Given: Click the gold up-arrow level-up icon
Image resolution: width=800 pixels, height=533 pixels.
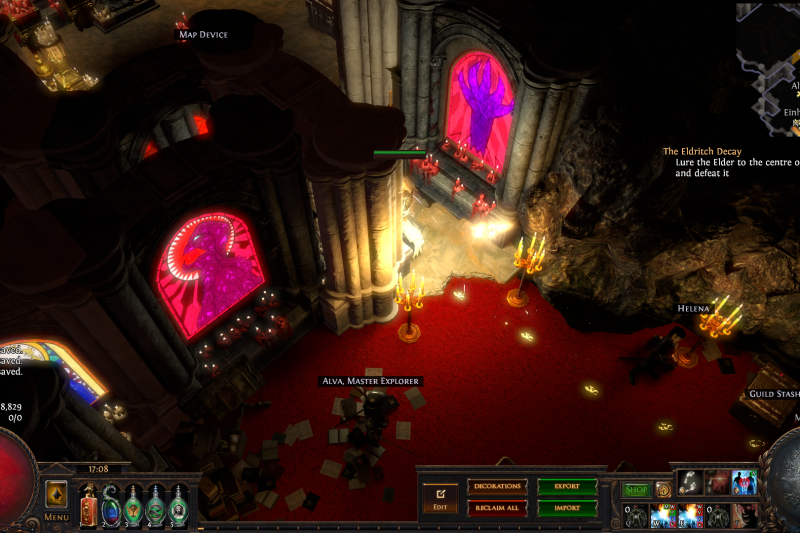Looking at the screenshot, I should click(x=56, y=495).
